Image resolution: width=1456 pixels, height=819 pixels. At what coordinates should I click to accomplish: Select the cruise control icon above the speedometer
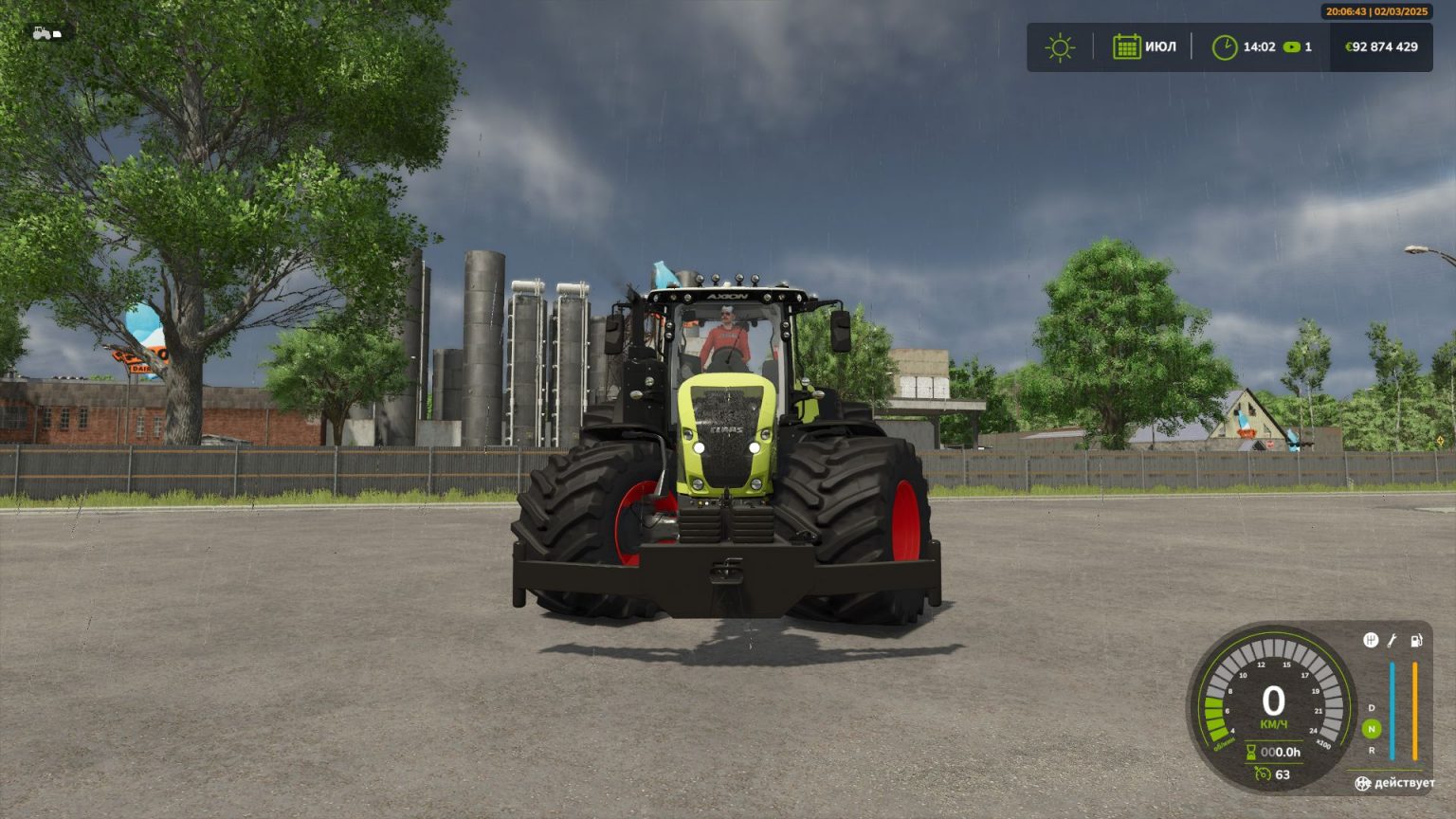pyautogui.click(x=1371, y=640)
